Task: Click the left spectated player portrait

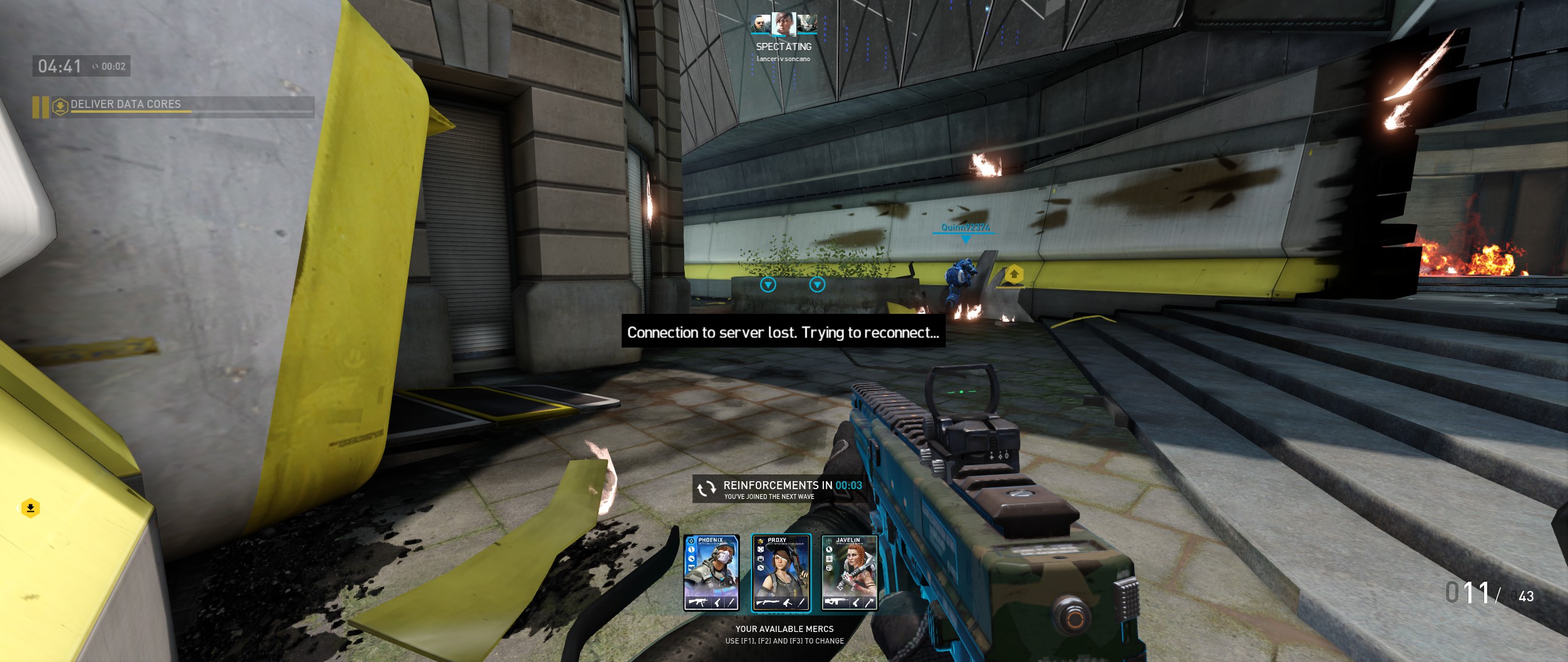Action: tap(761, 25)
